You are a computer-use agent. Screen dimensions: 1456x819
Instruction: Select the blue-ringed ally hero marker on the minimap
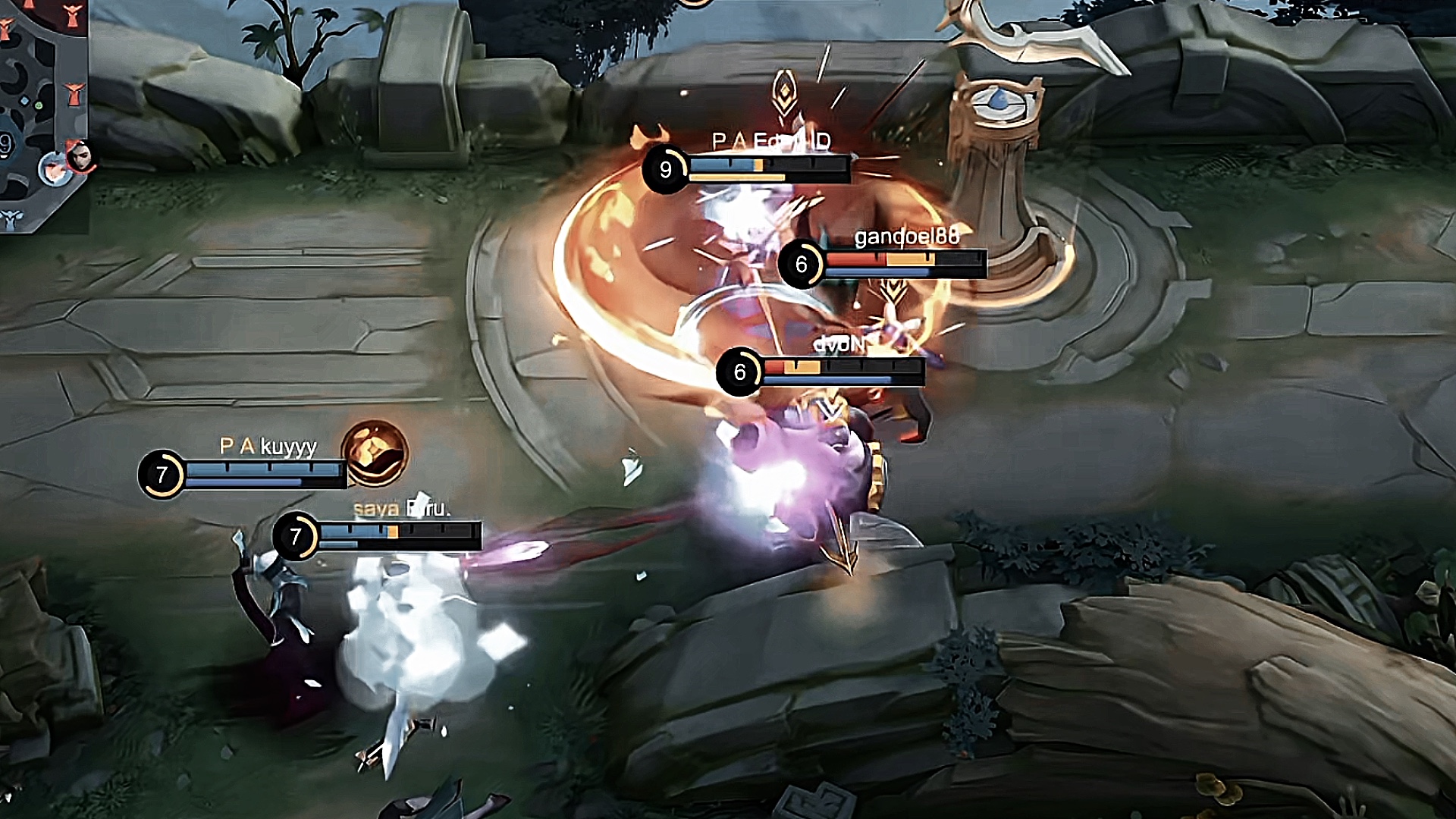click(54, 168)
